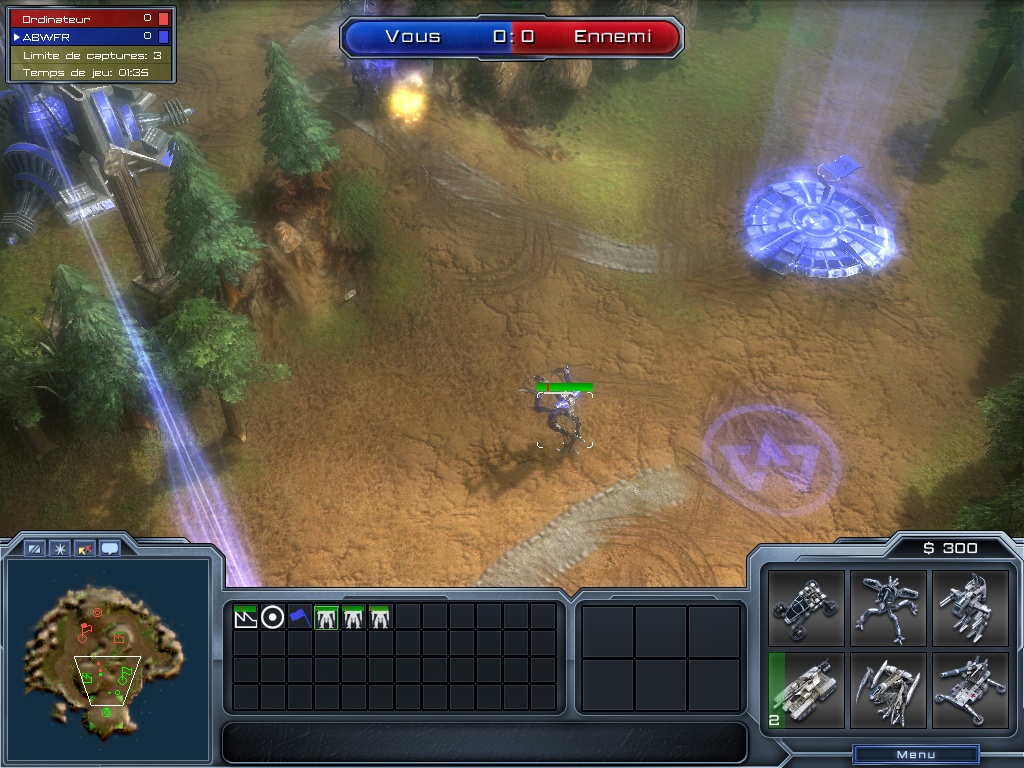Build the four-legged walker mech

[888, 607]
